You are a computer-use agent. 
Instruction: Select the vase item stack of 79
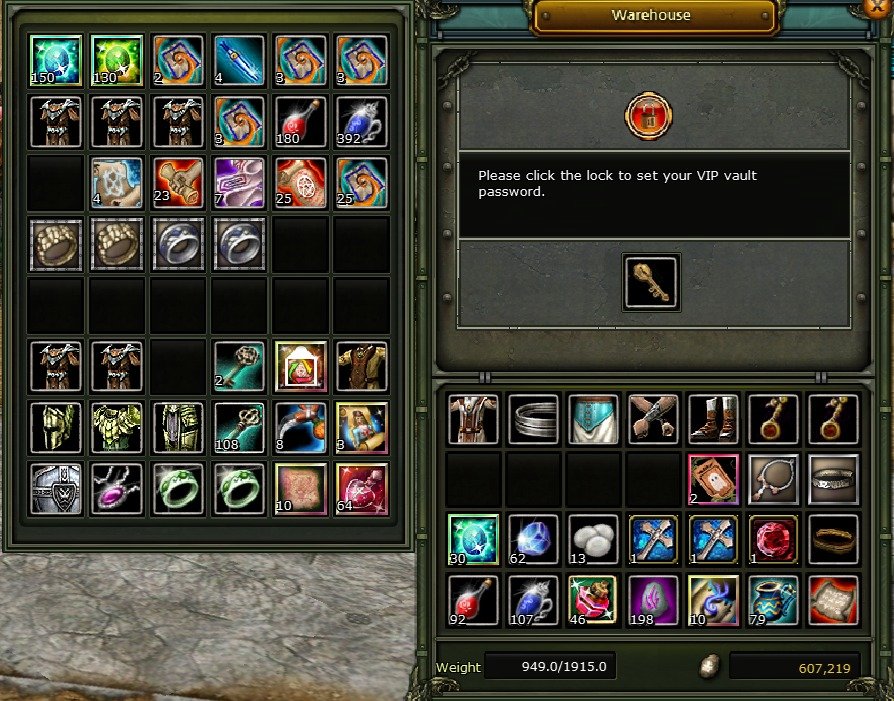coord(773,600)
